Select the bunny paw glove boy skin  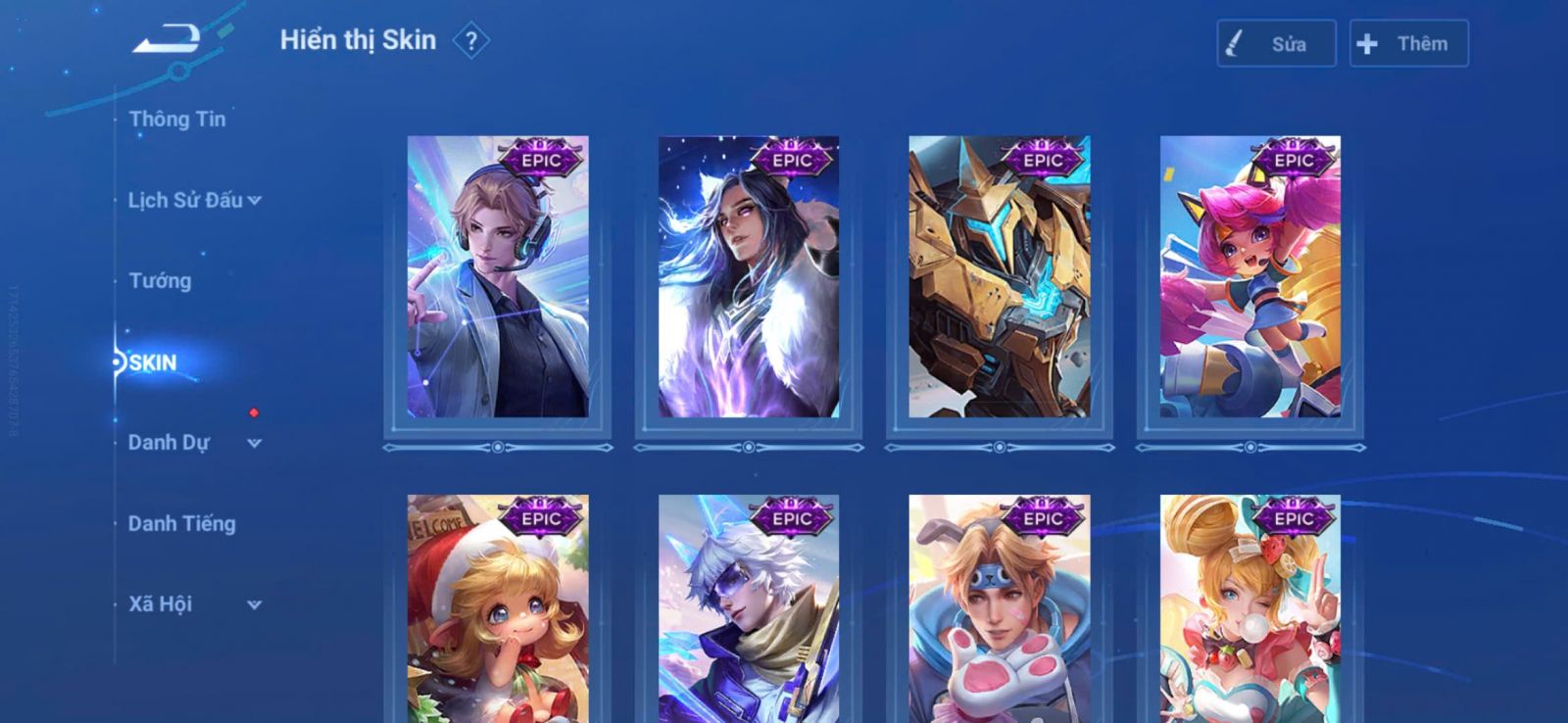point(1000,609)
